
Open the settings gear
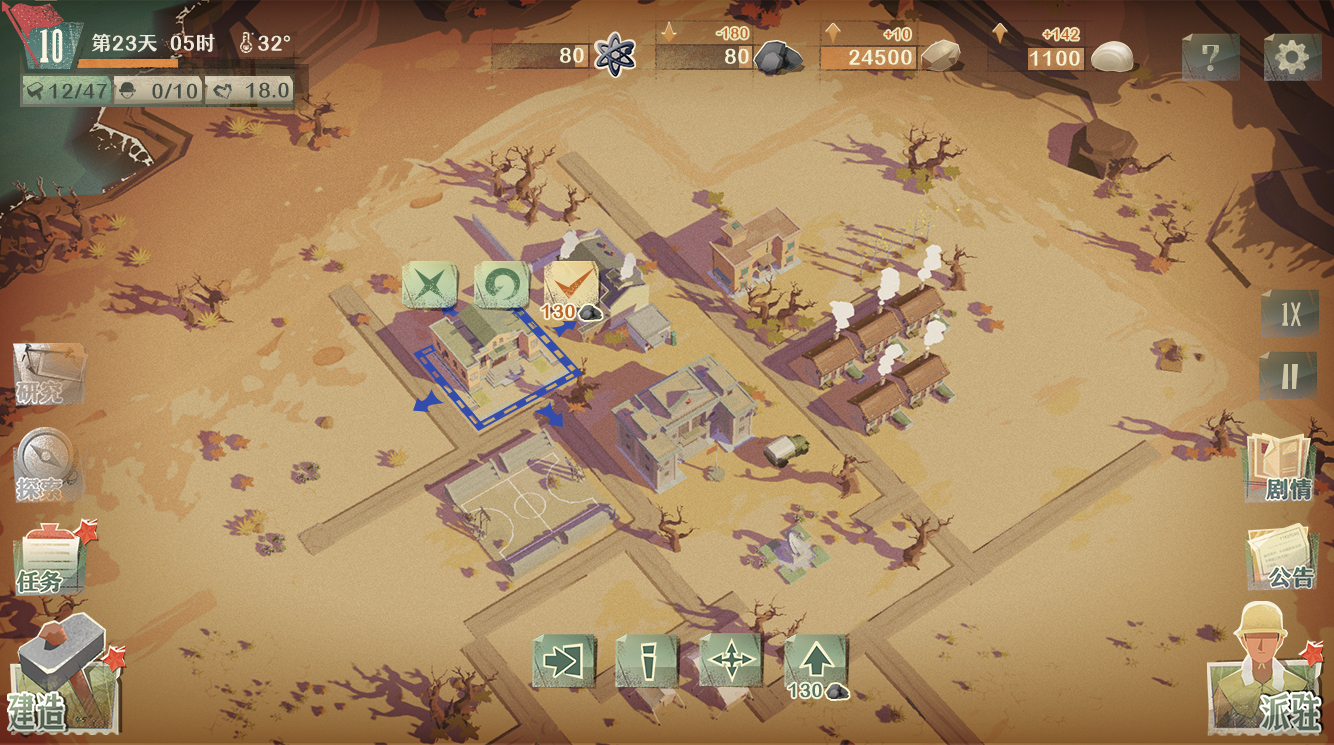point(1292,57)
